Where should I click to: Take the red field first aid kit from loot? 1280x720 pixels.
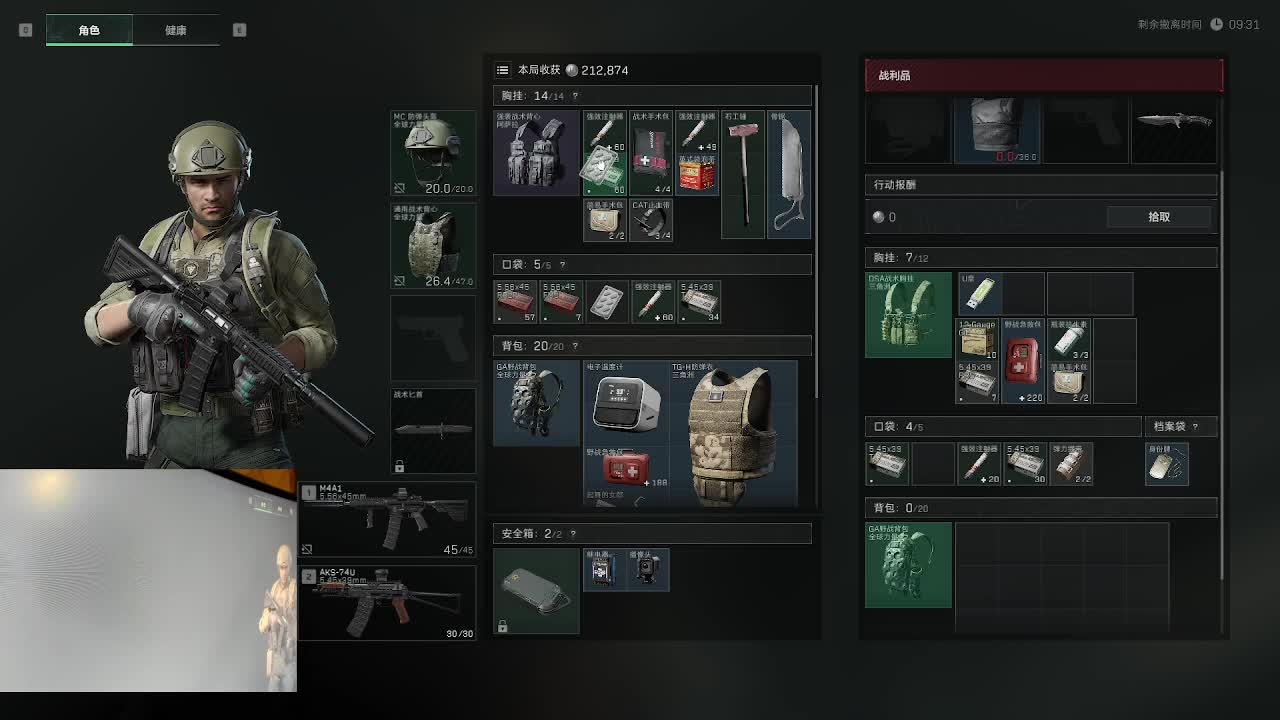click(x=1023, y=361)
